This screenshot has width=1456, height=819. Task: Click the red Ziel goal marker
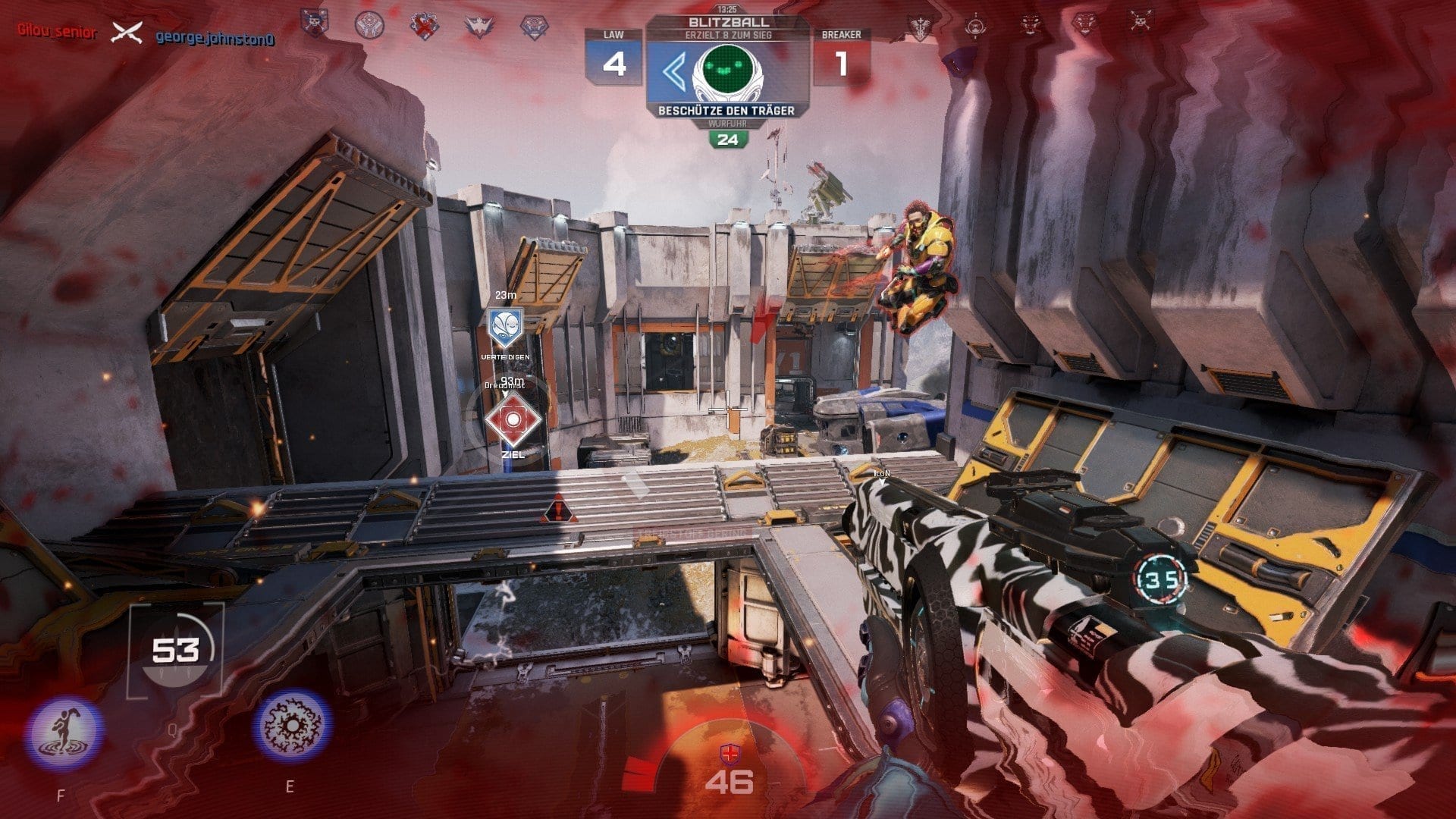click(513, 420)
